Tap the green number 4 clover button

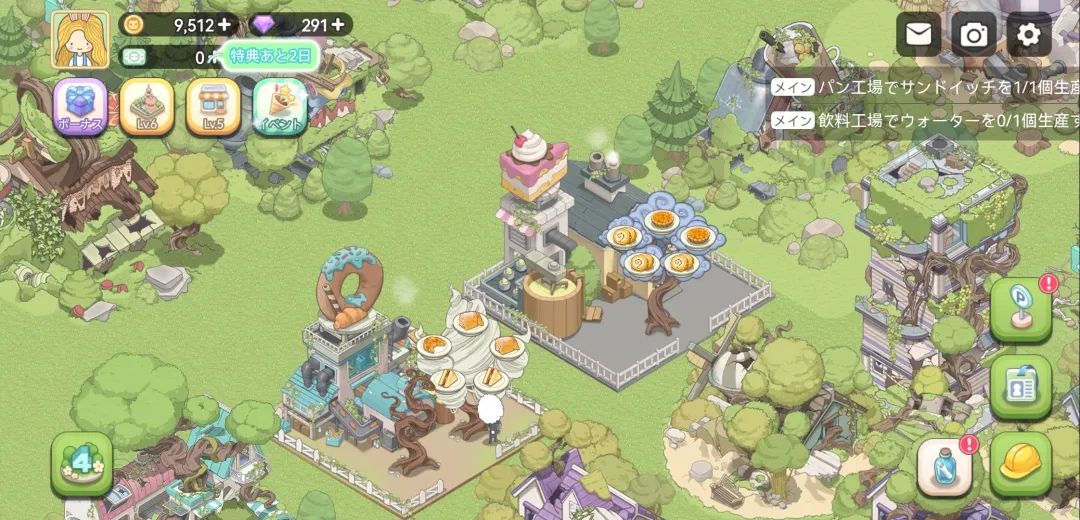click(x=82, y=464)
